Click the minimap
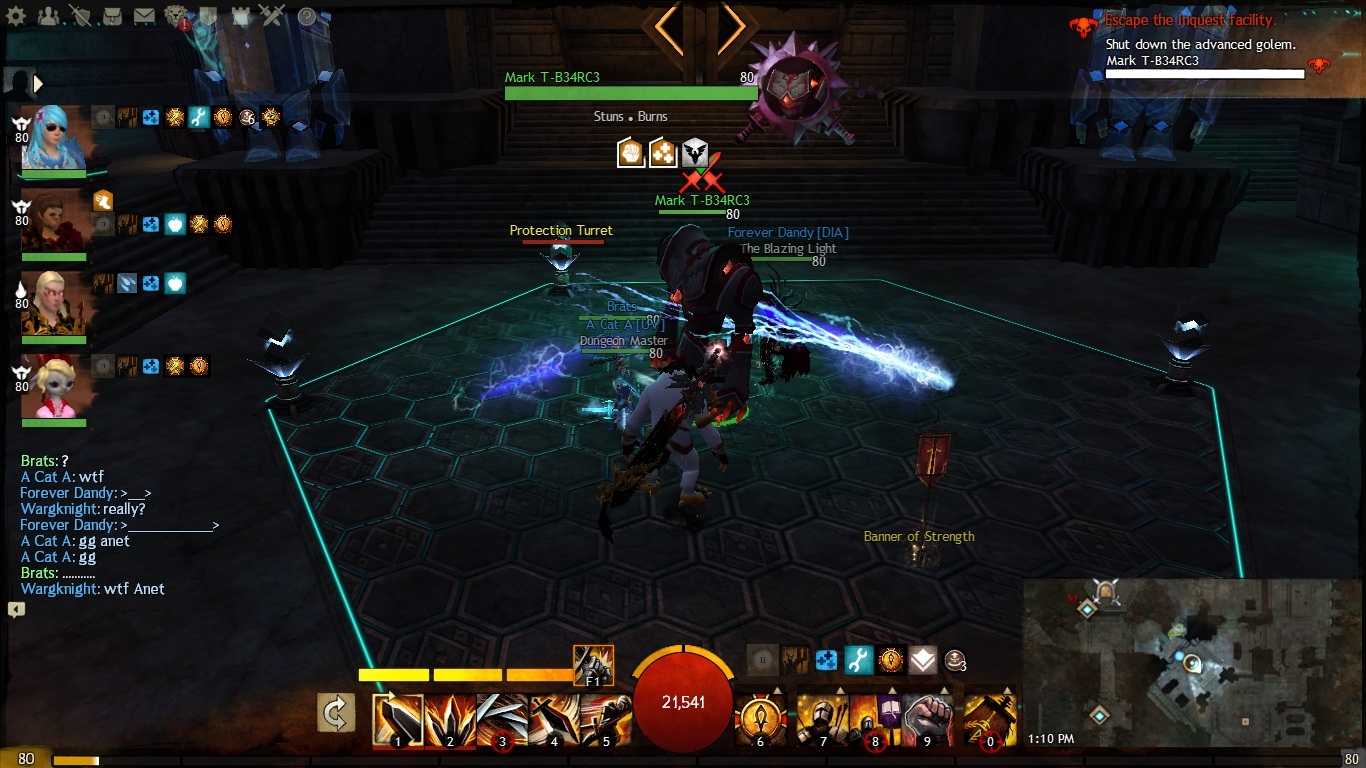1366x768 pixels. (1190, 665)
